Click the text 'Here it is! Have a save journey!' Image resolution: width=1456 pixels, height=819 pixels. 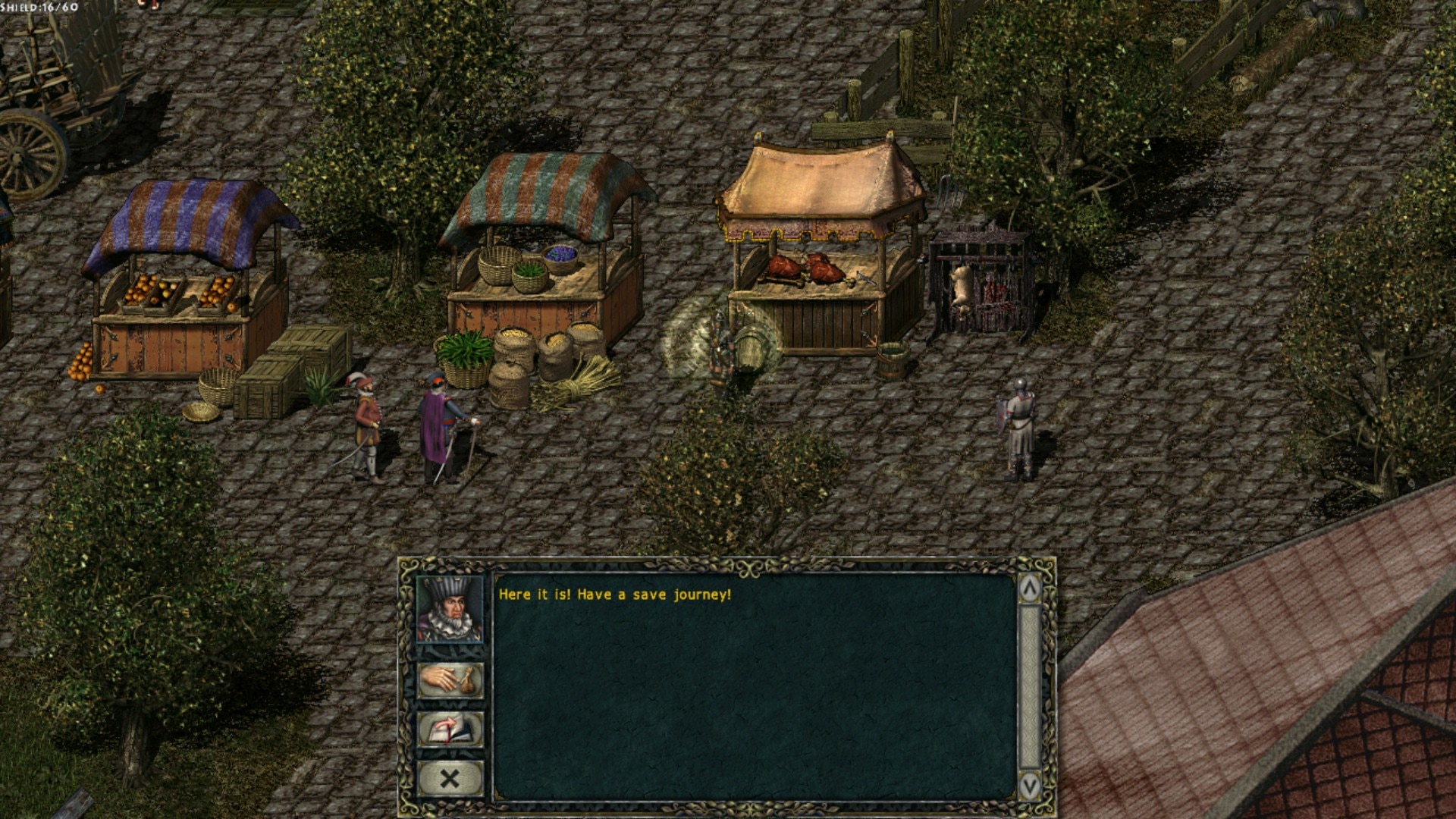click(614, 596)
